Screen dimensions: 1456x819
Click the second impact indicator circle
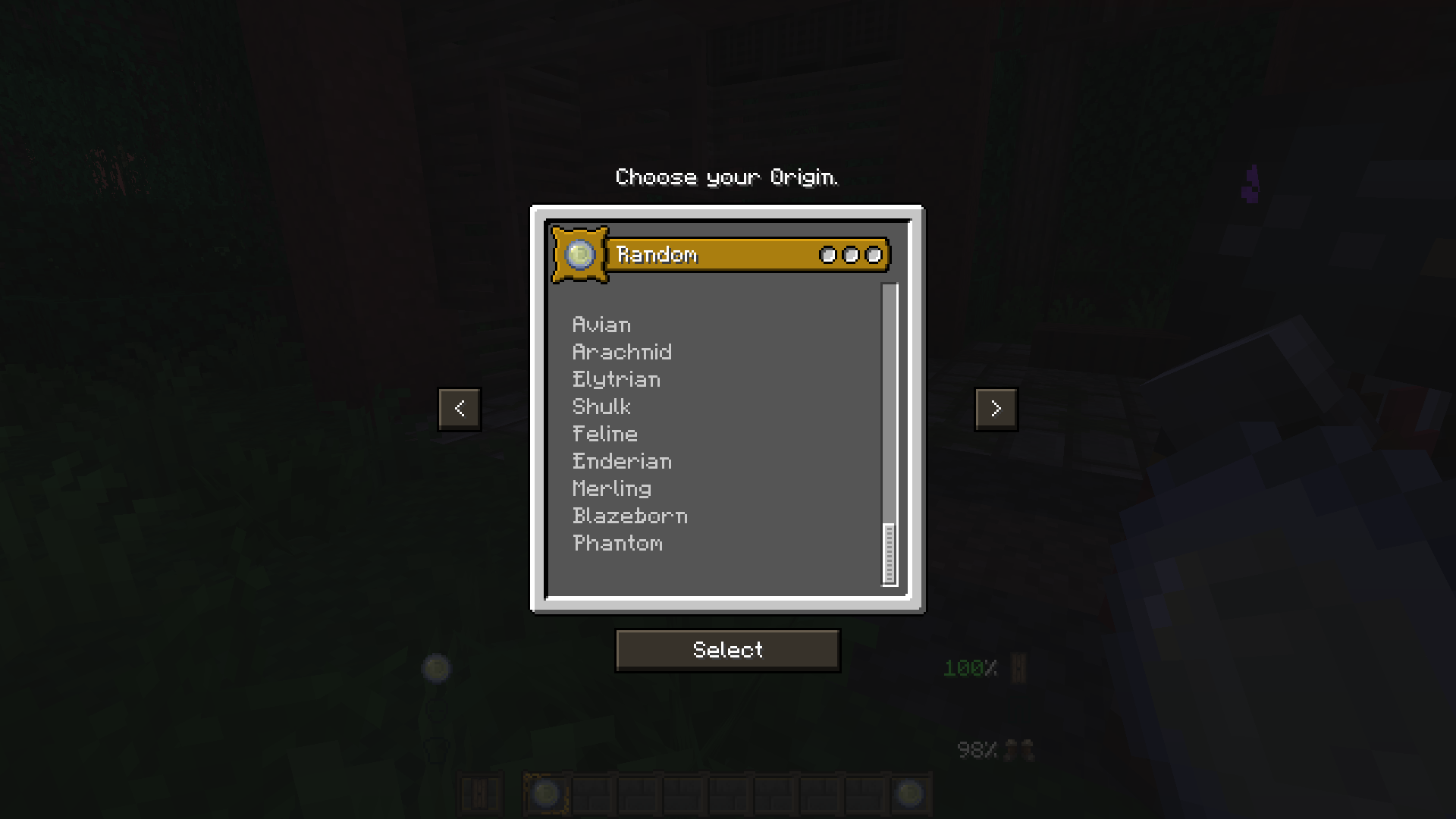pos(850,256)
